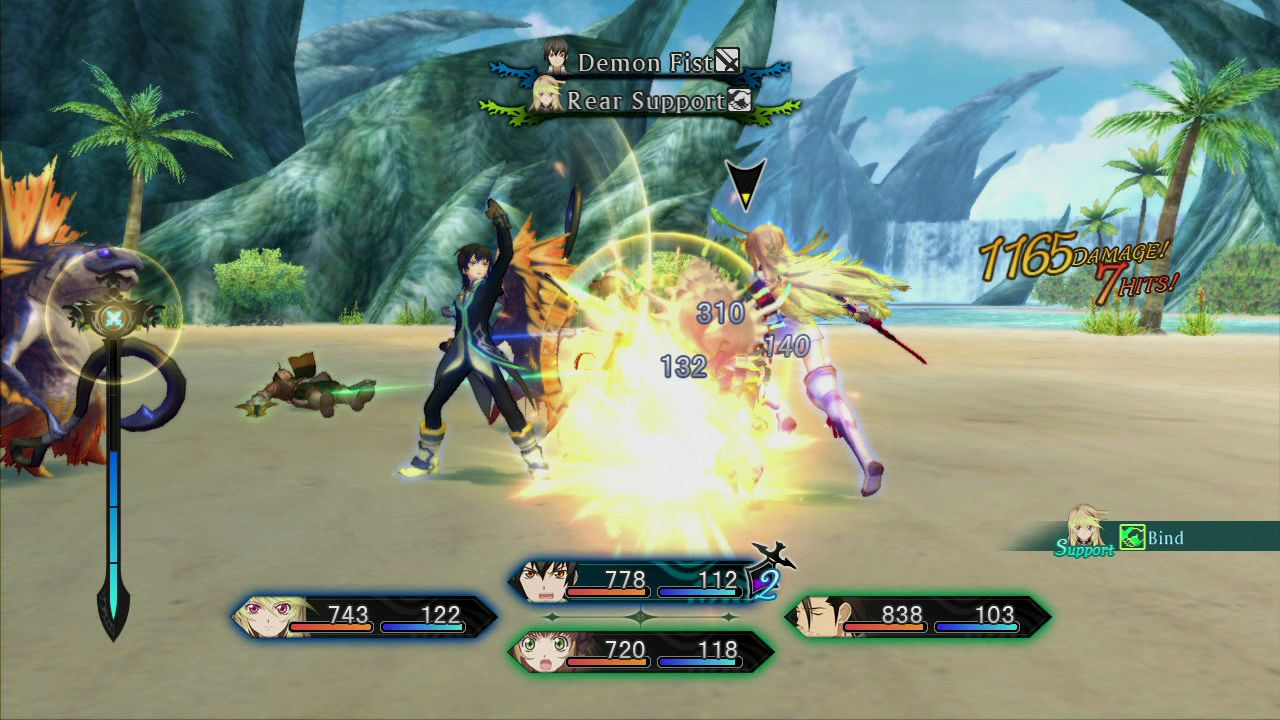Click Jude's portrait in the action queue
The height and width of the screenshot is (720, 1280).
(556, 57)
